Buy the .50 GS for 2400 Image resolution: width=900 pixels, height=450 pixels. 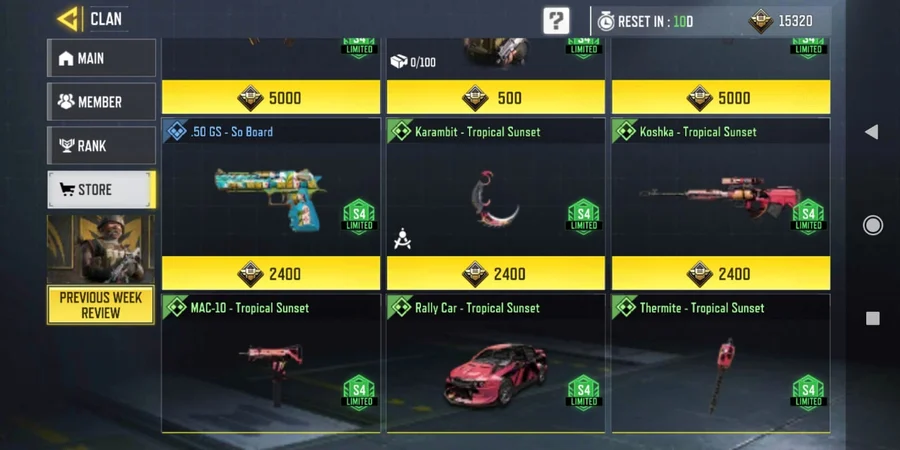271,273
